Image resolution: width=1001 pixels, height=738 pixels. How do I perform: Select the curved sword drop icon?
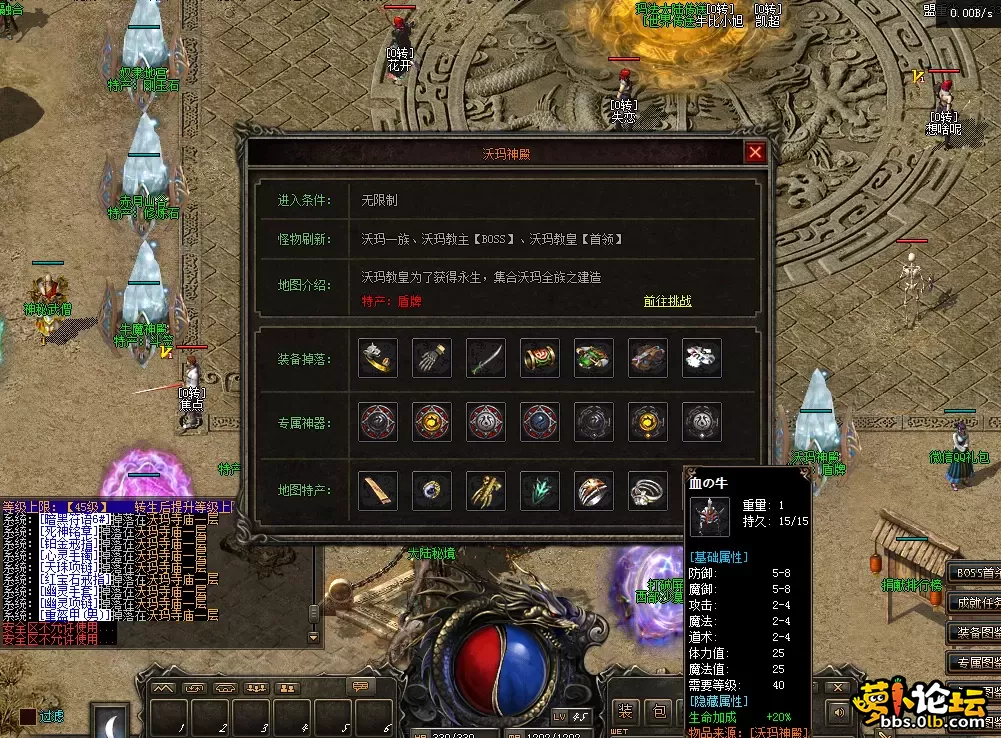486,358
